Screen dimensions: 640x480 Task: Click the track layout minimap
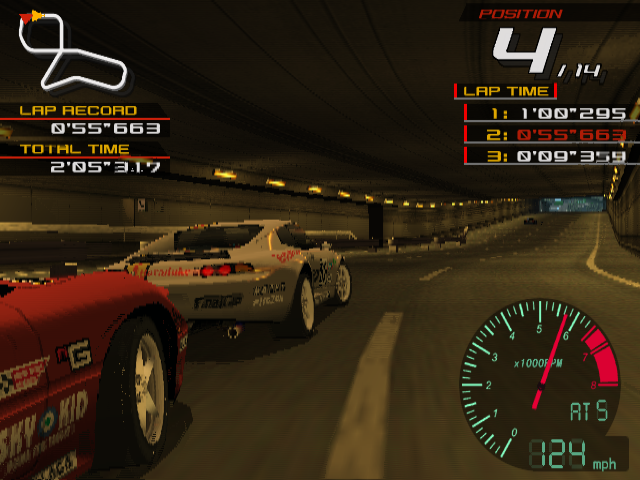pyautogui.click(x=72, y=50)
